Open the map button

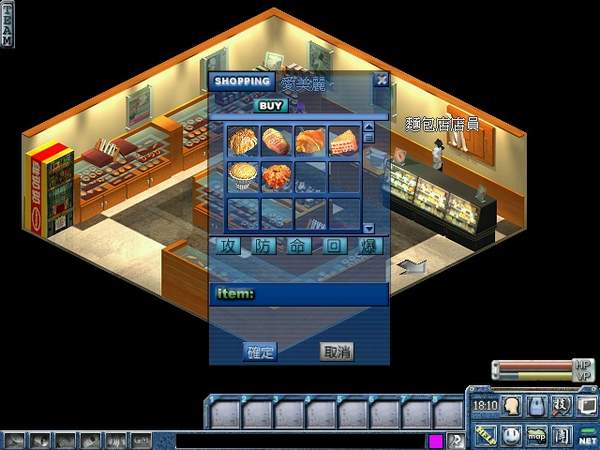coord(537,435)
